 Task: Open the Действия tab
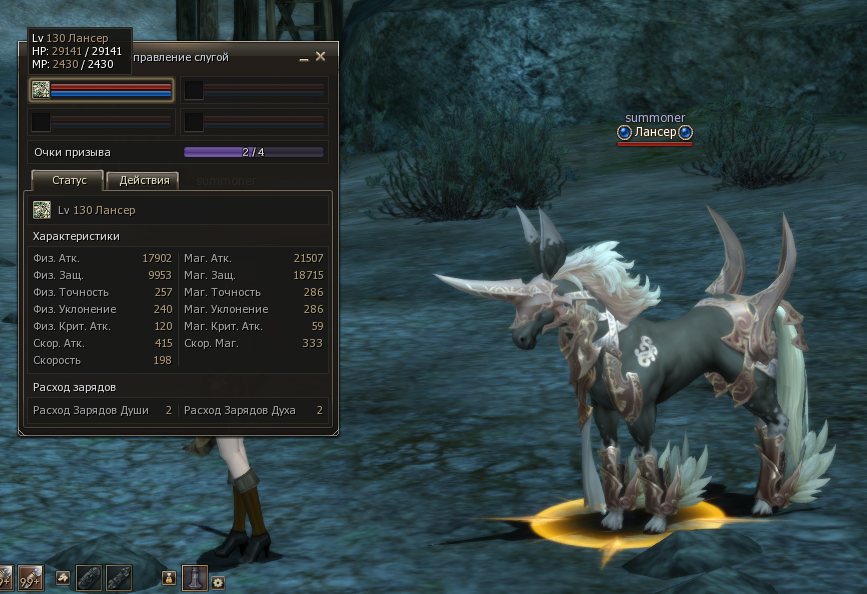pyautogui.click(x=143, y=181)
